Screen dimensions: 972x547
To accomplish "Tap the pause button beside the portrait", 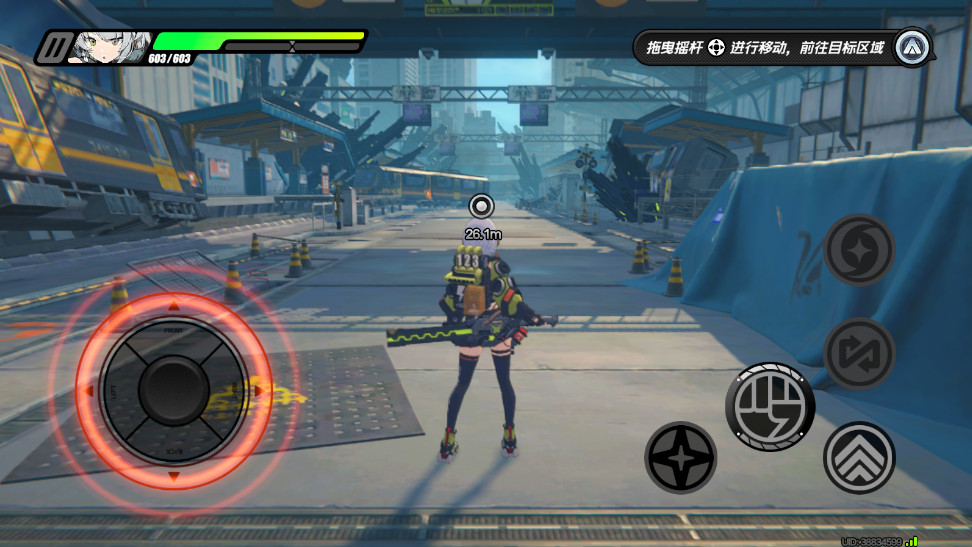I will (x=53, y=47).
